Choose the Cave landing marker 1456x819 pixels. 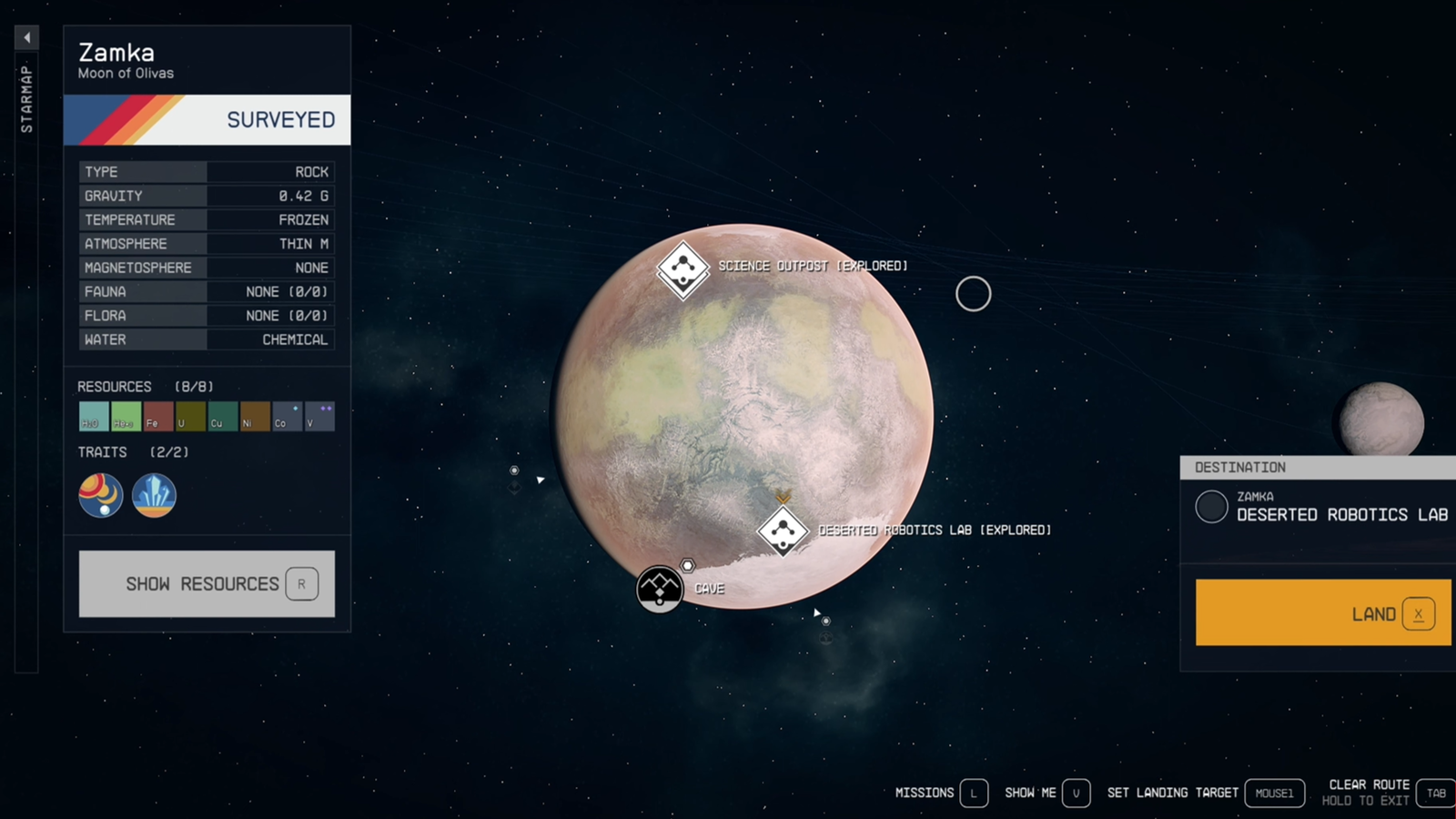[x=660, y=589]
